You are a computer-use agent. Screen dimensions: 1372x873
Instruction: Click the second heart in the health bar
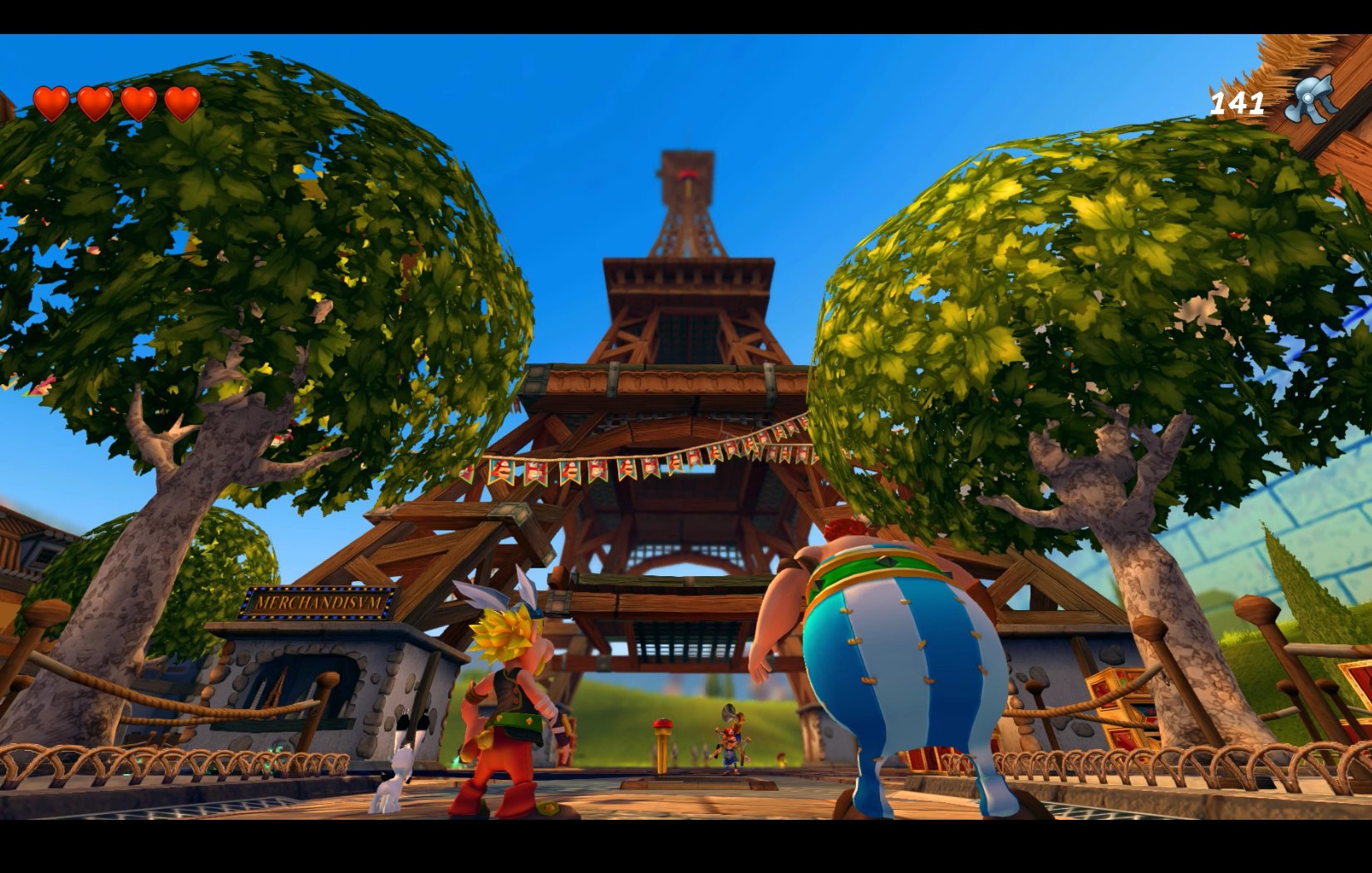pos(93,103)
